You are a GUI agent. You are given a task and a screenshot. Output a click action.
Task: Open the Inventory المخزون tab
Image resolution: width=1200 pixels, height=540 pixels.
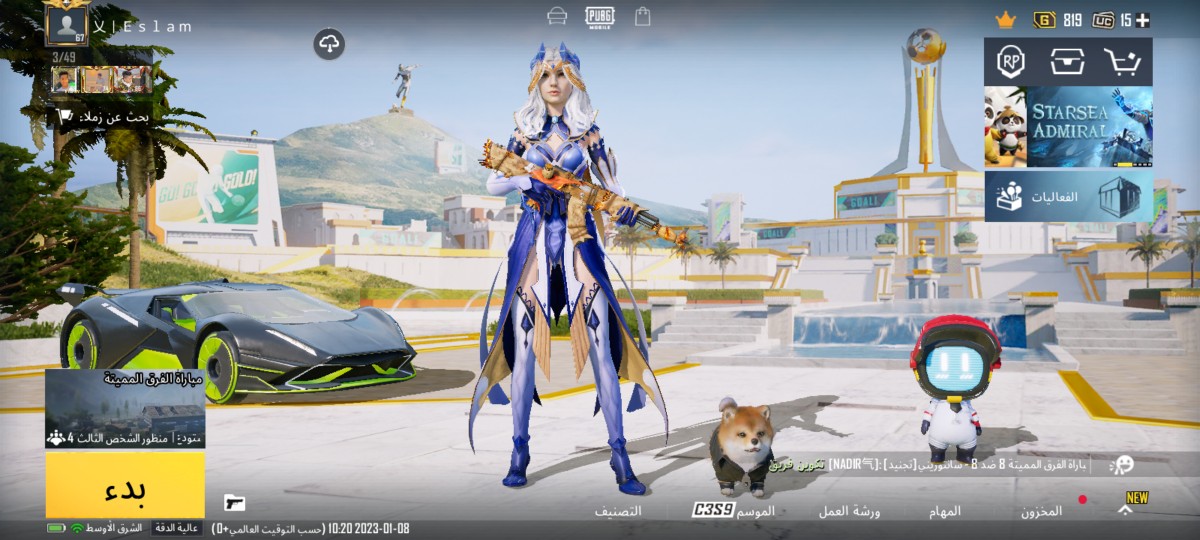tap(1041, 511)
